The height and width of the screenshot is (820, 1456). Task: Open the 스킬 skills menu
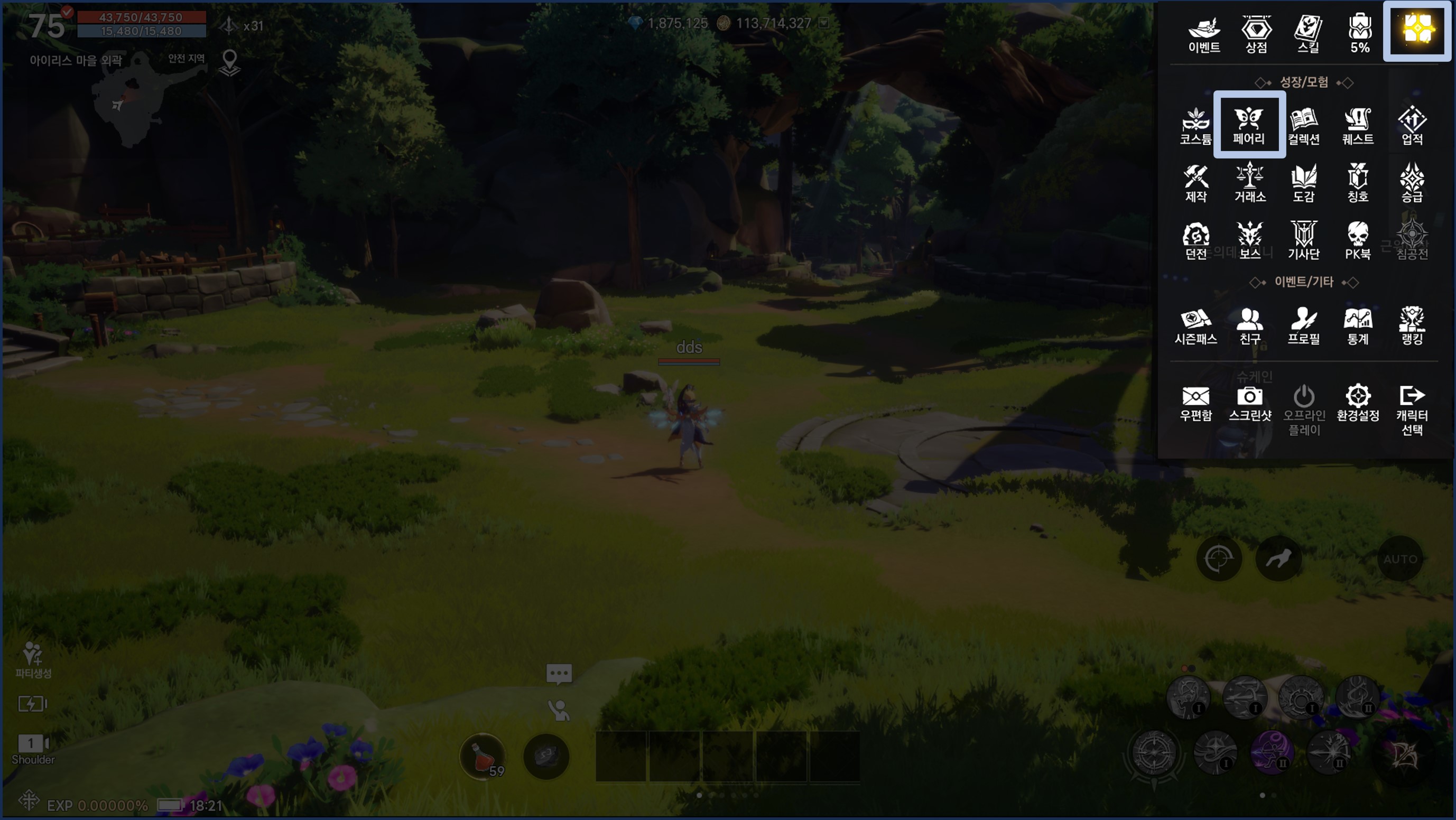coord(1308,34)
